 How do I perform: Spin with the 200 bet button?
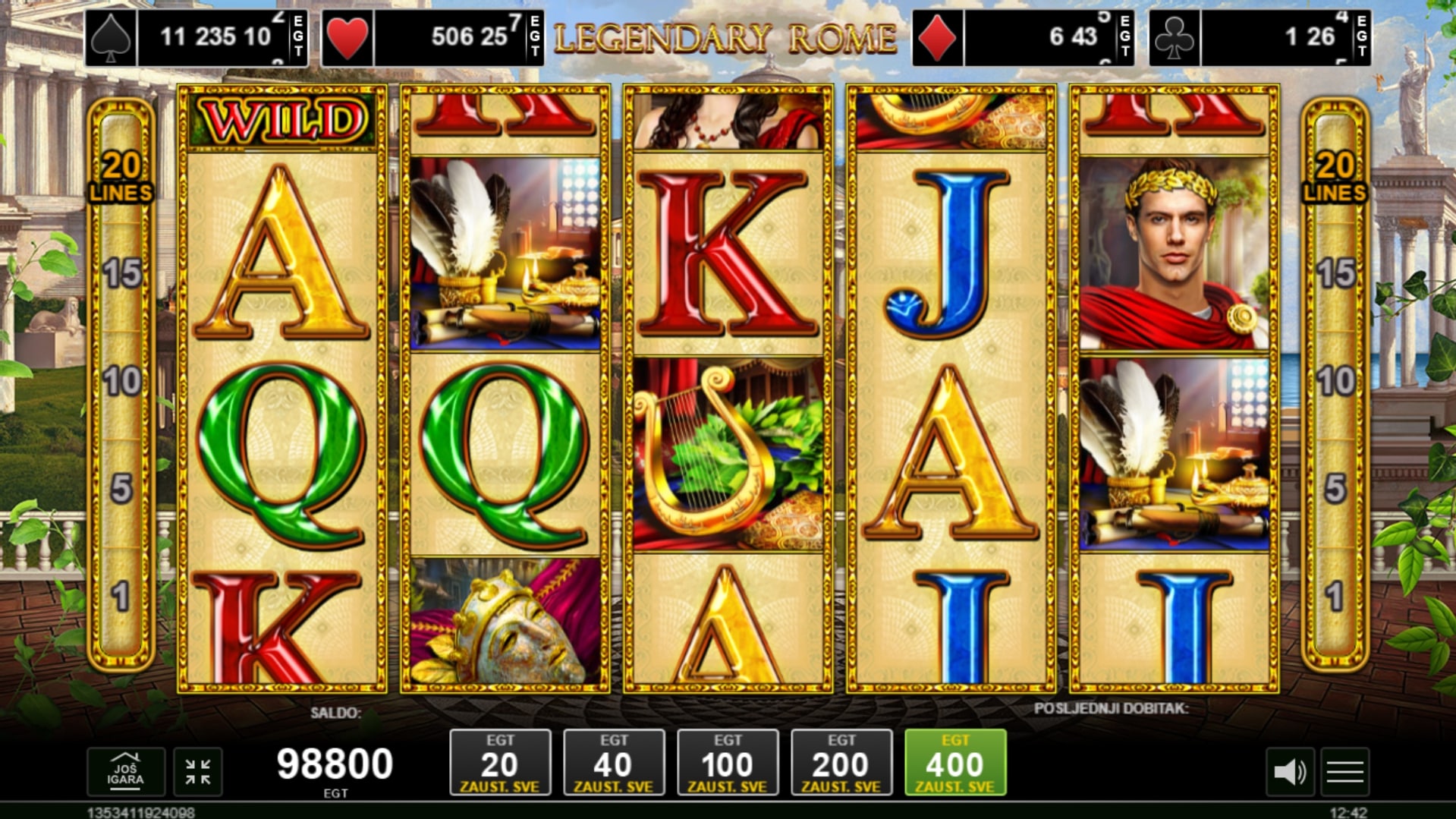[841, 762]
